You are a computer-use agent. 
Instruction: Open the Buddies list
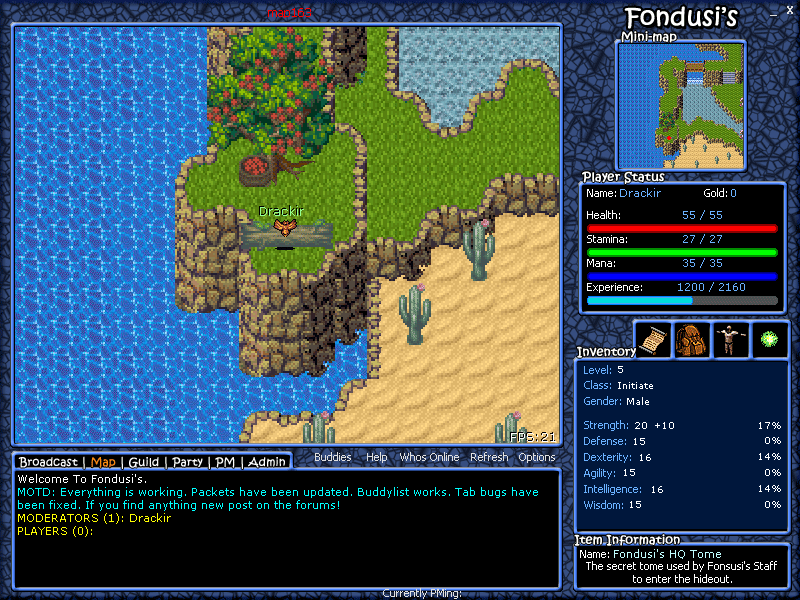click(x=333, y=457)
